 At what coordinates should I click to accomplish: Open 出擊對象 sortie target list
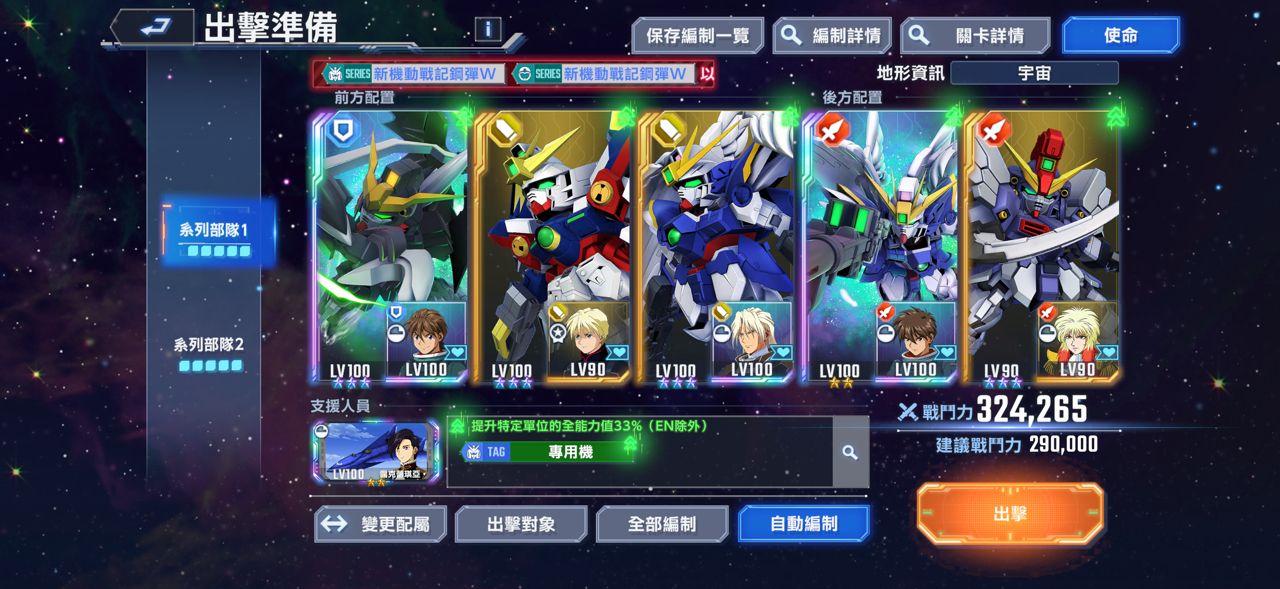point(521,523)
